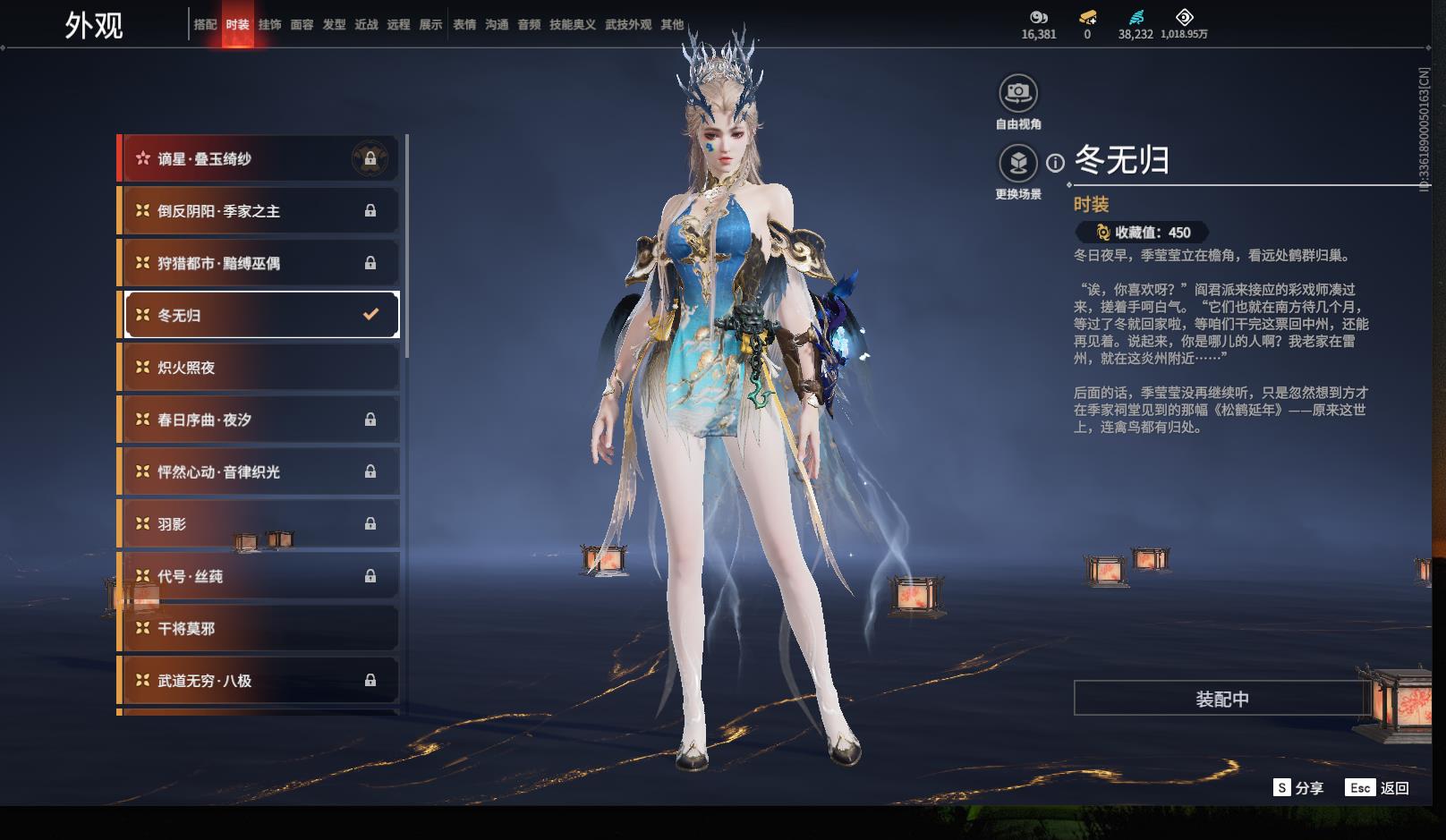Open the 技能奥义 tab
Screen dimensions: 1446x840
click(x=572, y=25)
